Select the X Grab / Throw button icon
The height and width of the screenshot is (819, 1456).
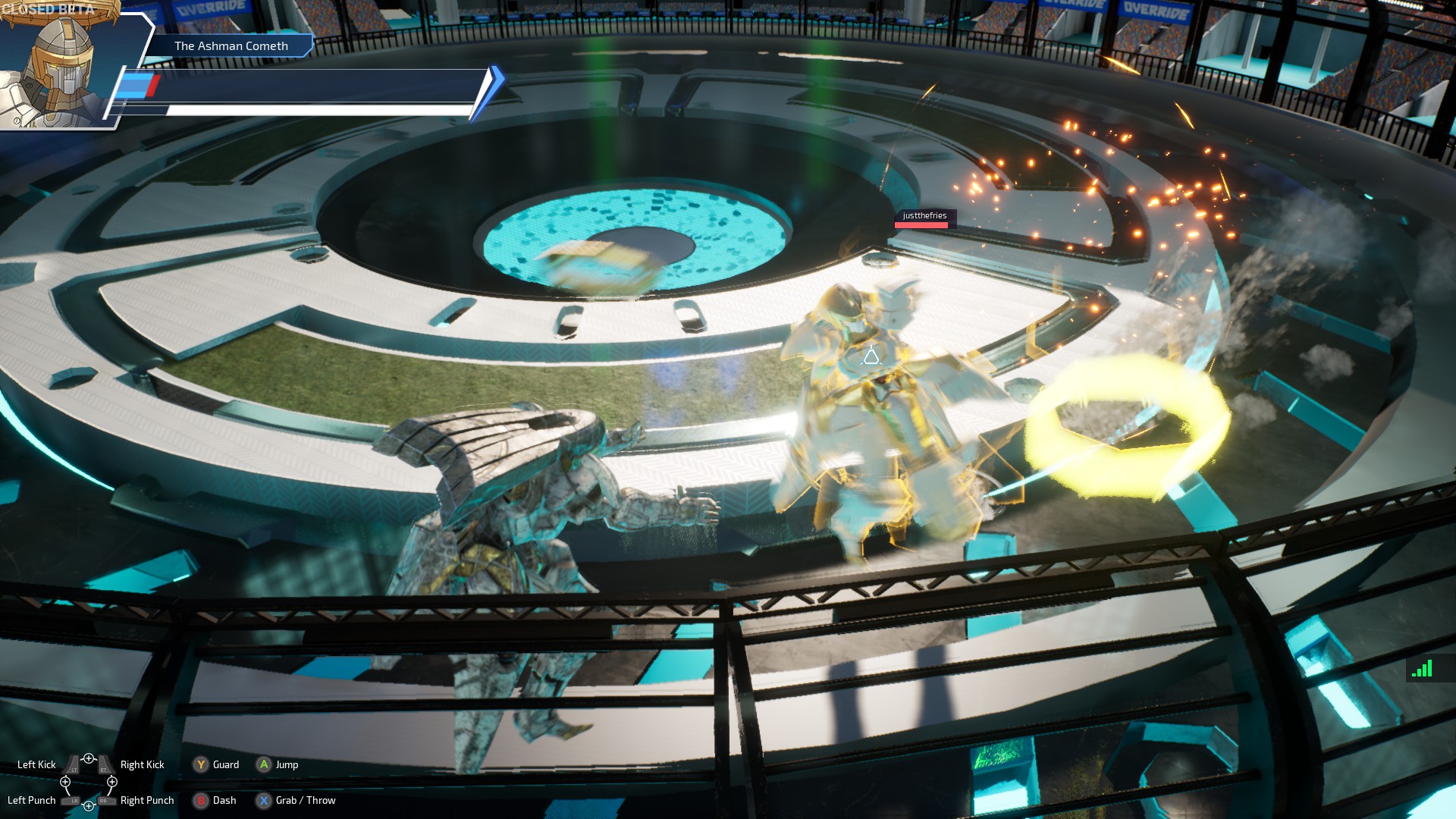point(262,801)
